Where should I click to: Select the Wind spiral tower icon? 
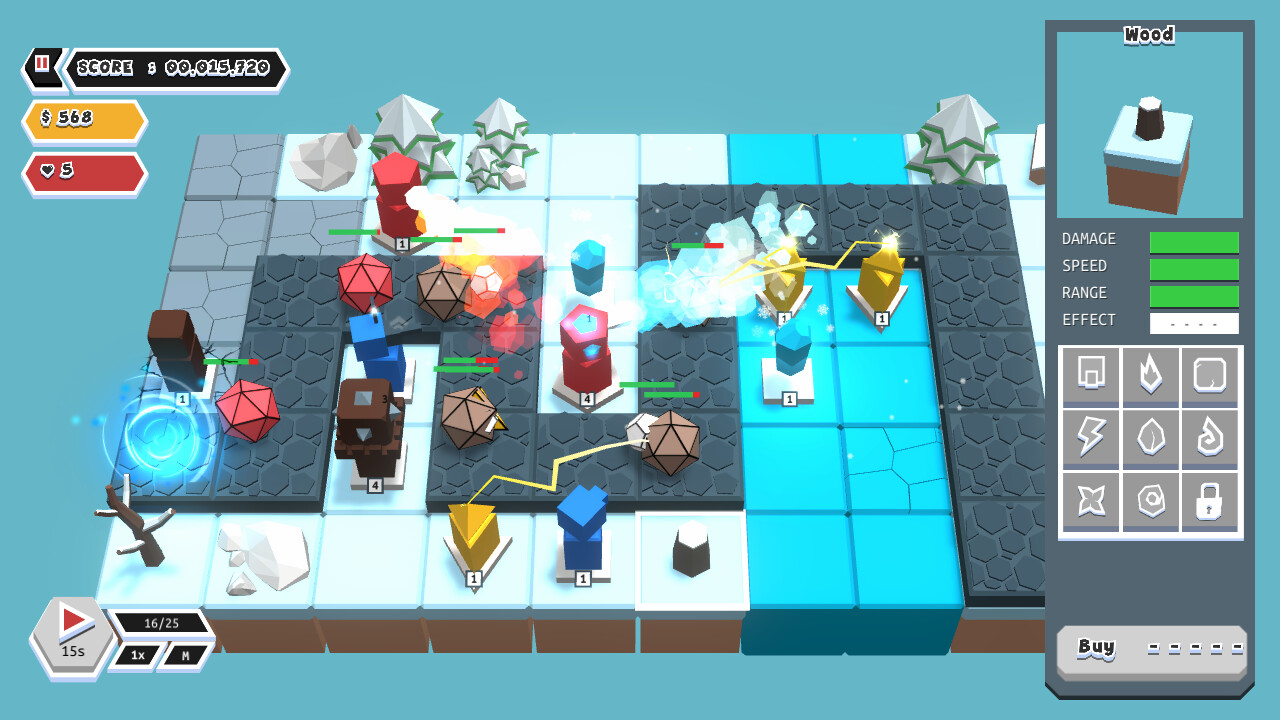point(1210,438)
